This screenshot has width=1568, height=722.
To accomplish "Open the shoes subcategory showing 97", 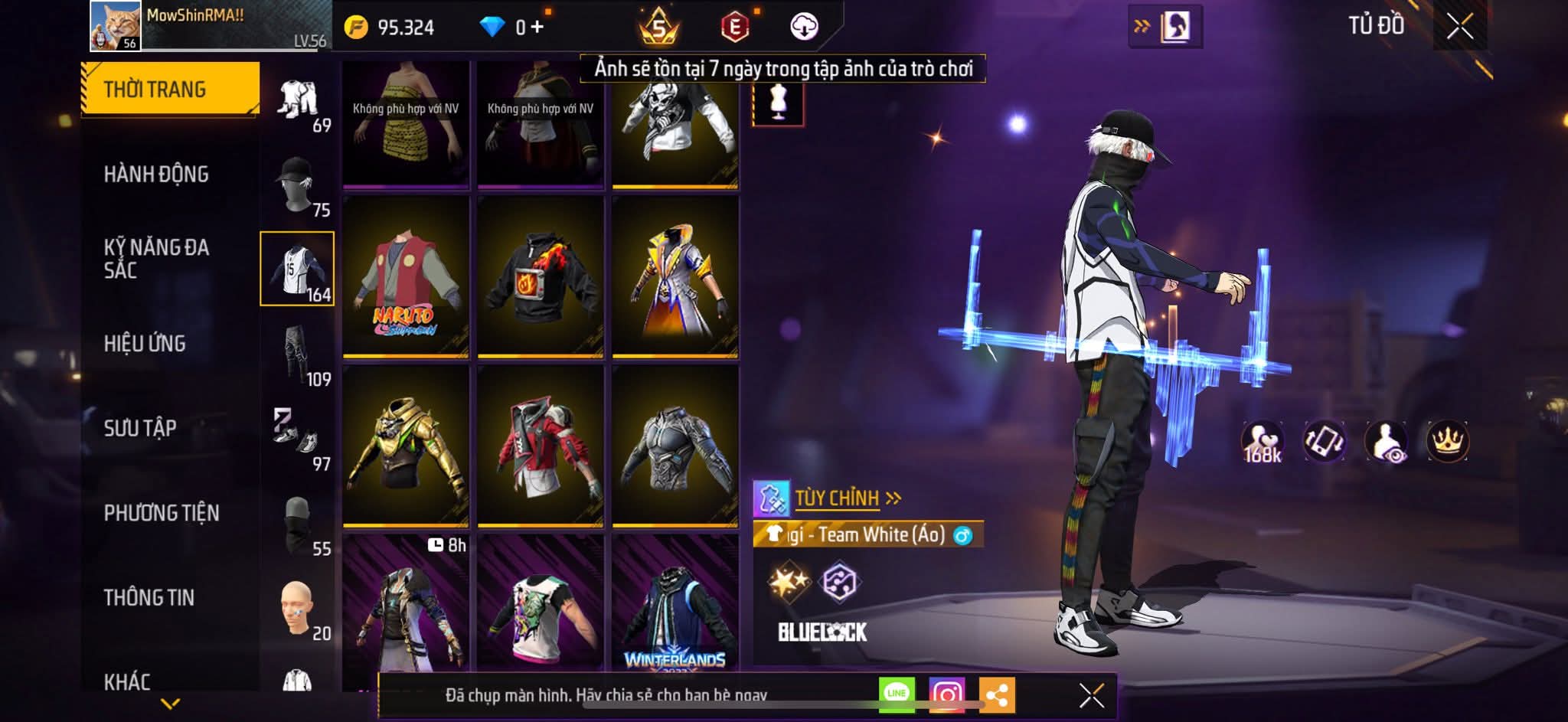I will coord(297,439).
